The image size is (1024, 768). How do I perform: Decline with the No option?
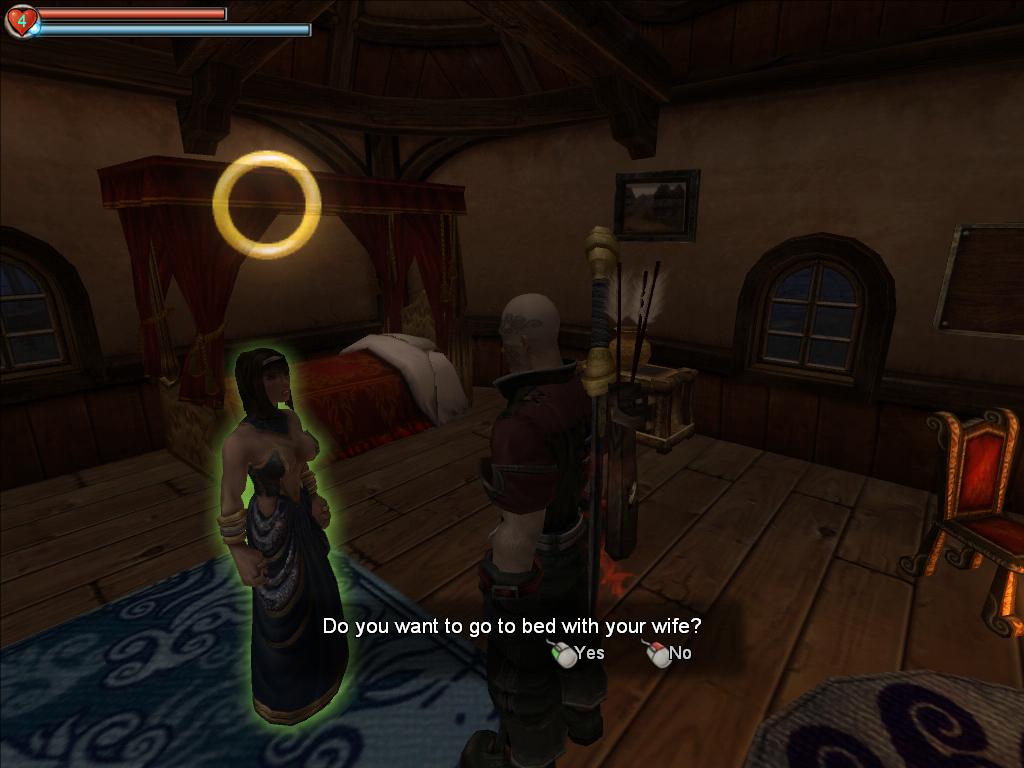point(670,654)
